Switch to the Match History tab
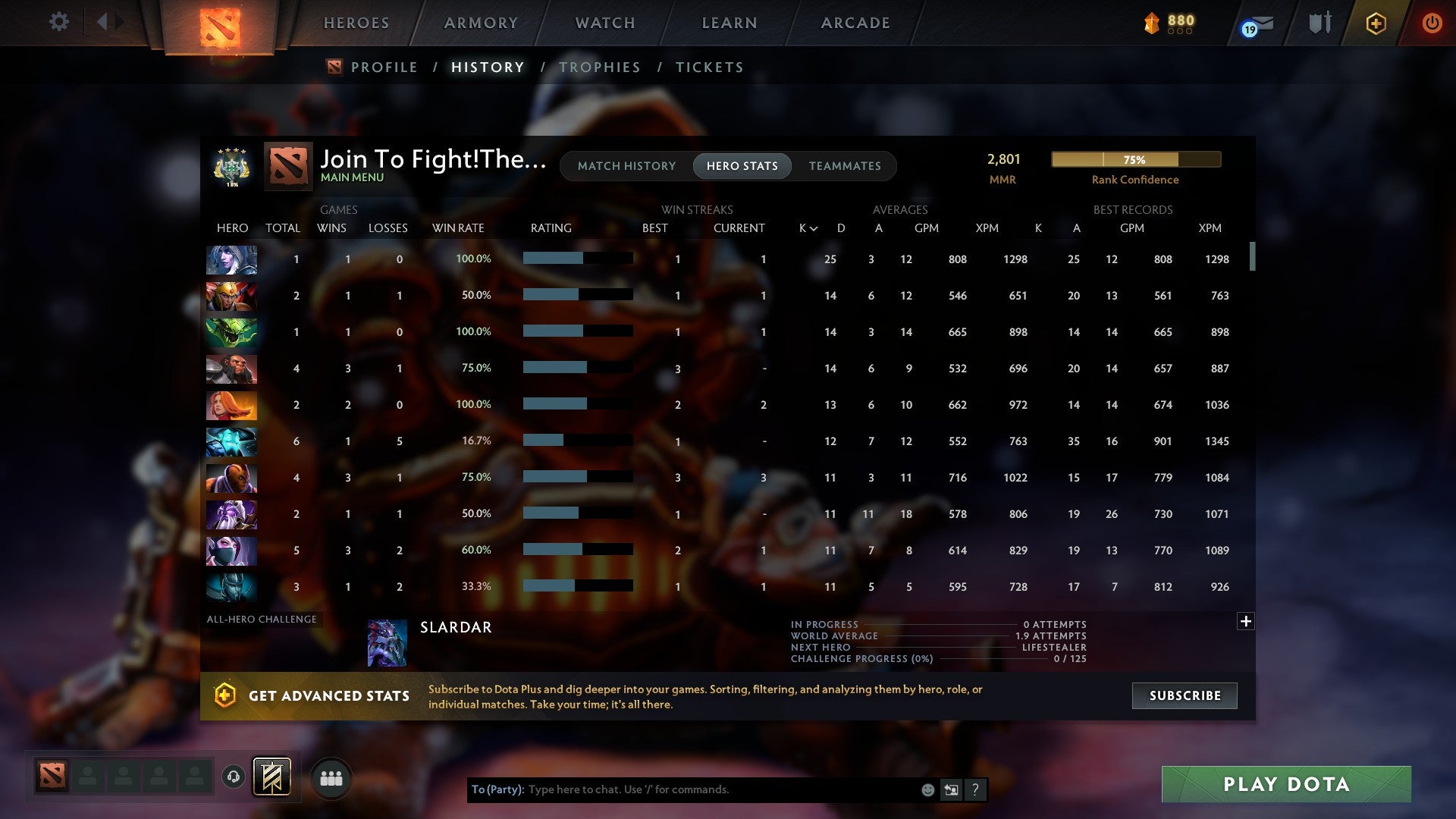This screenshot has width=1456, height=819. click(626, 165)
